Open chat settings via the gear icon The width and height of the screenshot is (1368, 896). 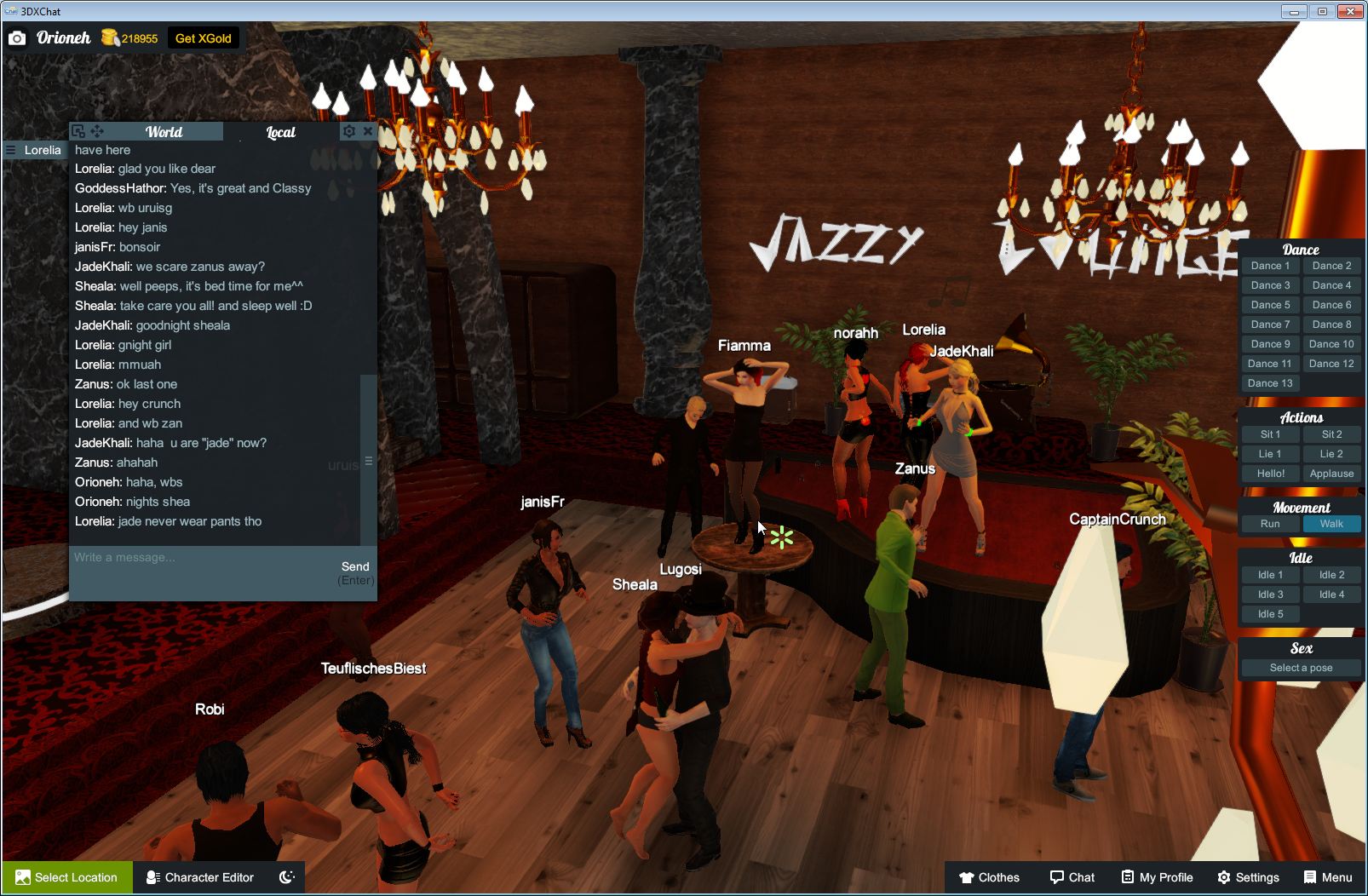coord(349,131)
